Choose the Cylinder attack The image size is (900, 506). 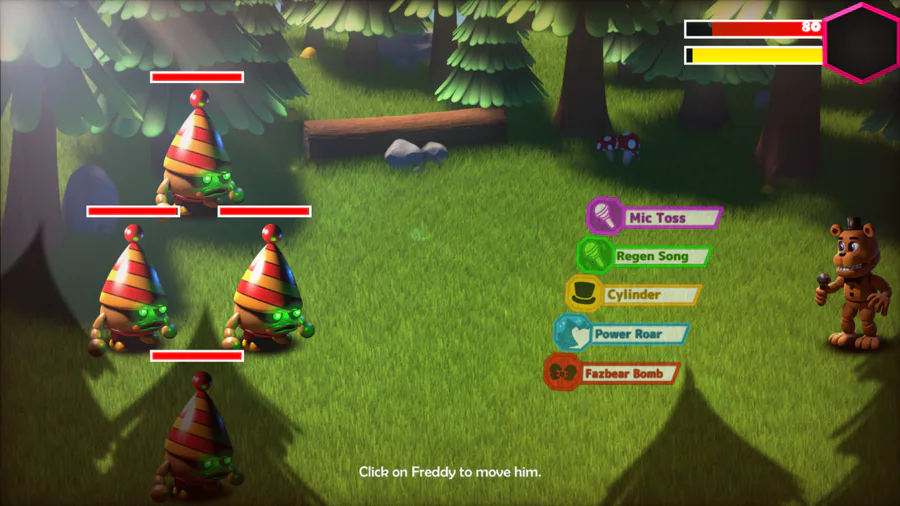[634, 295]
